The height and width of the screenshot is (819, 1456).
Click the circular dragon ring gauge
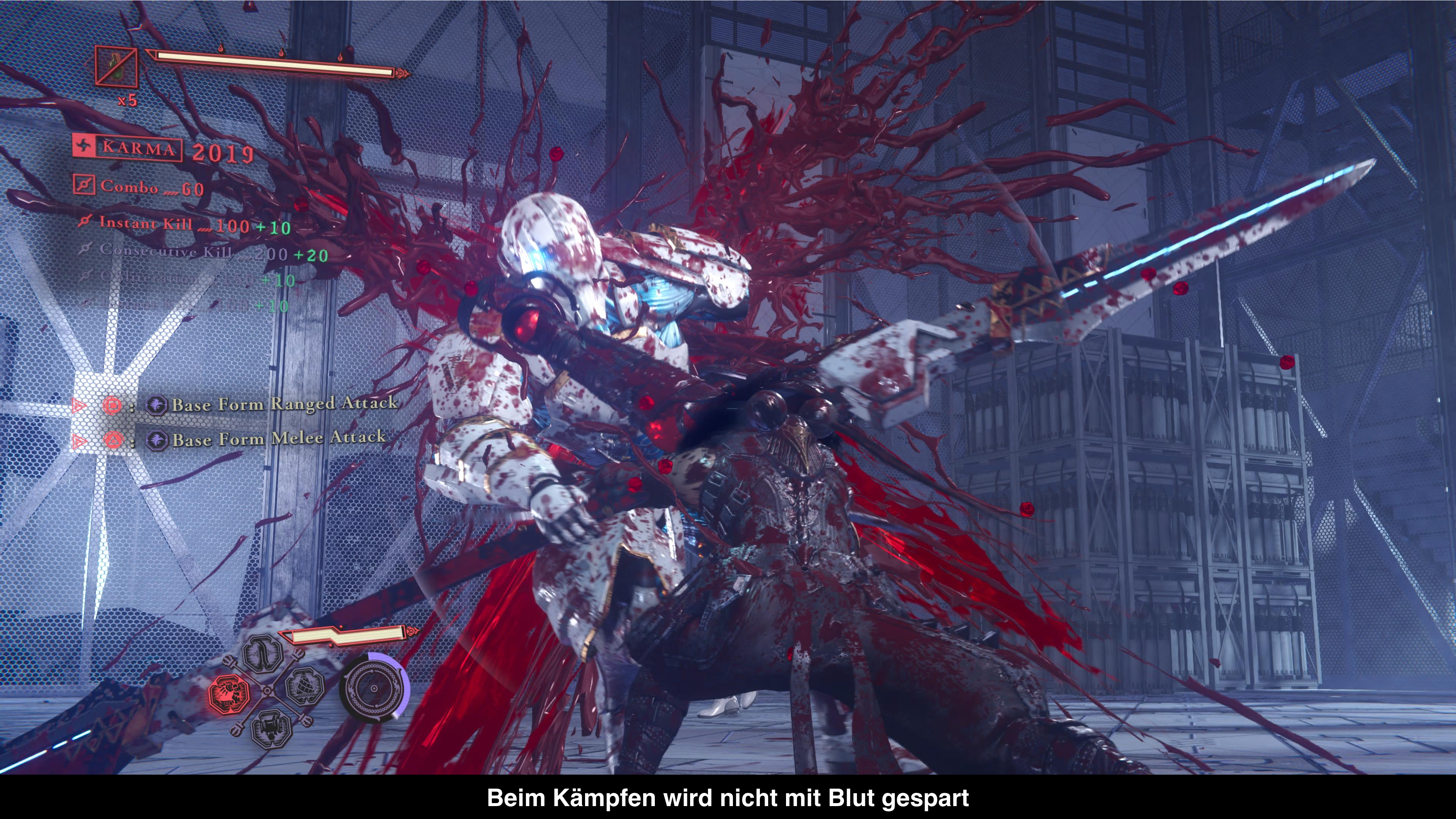(373, 688)
